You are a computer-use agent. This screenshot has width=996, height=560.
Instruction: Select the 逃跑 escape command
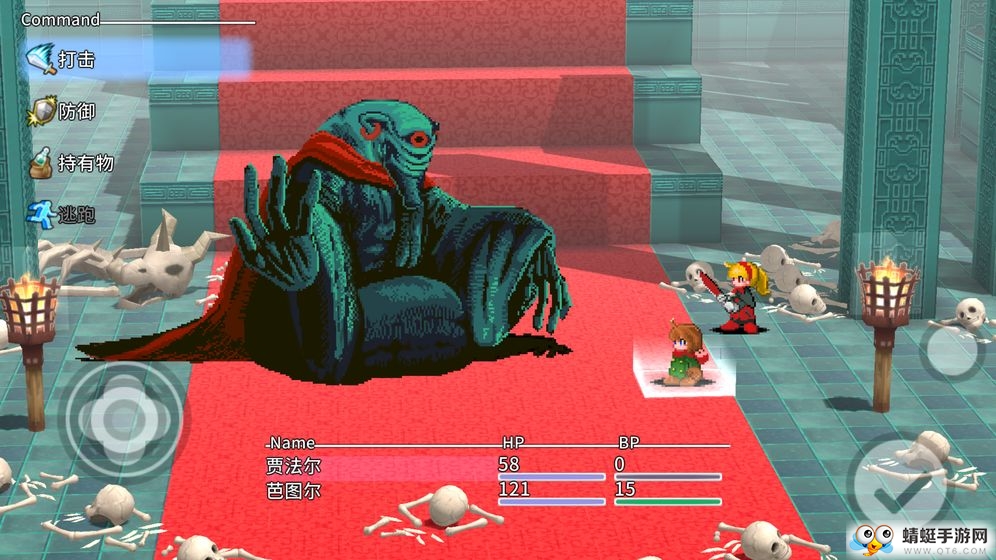tap(75, 214)
